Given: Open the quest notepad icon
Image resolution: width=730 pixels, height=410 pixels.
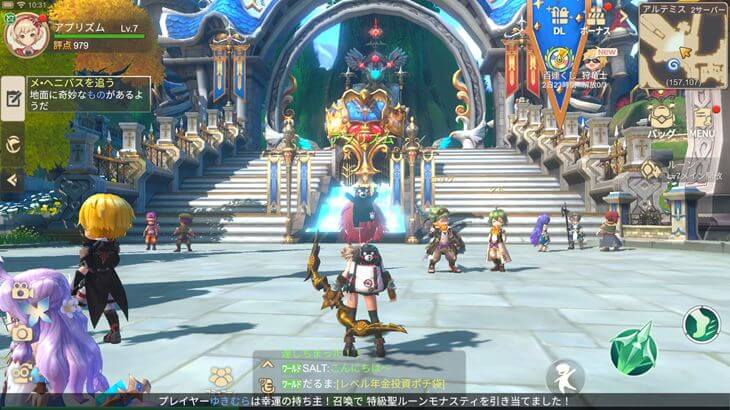Looking at the screenshot, I should [x=13, y=98].
